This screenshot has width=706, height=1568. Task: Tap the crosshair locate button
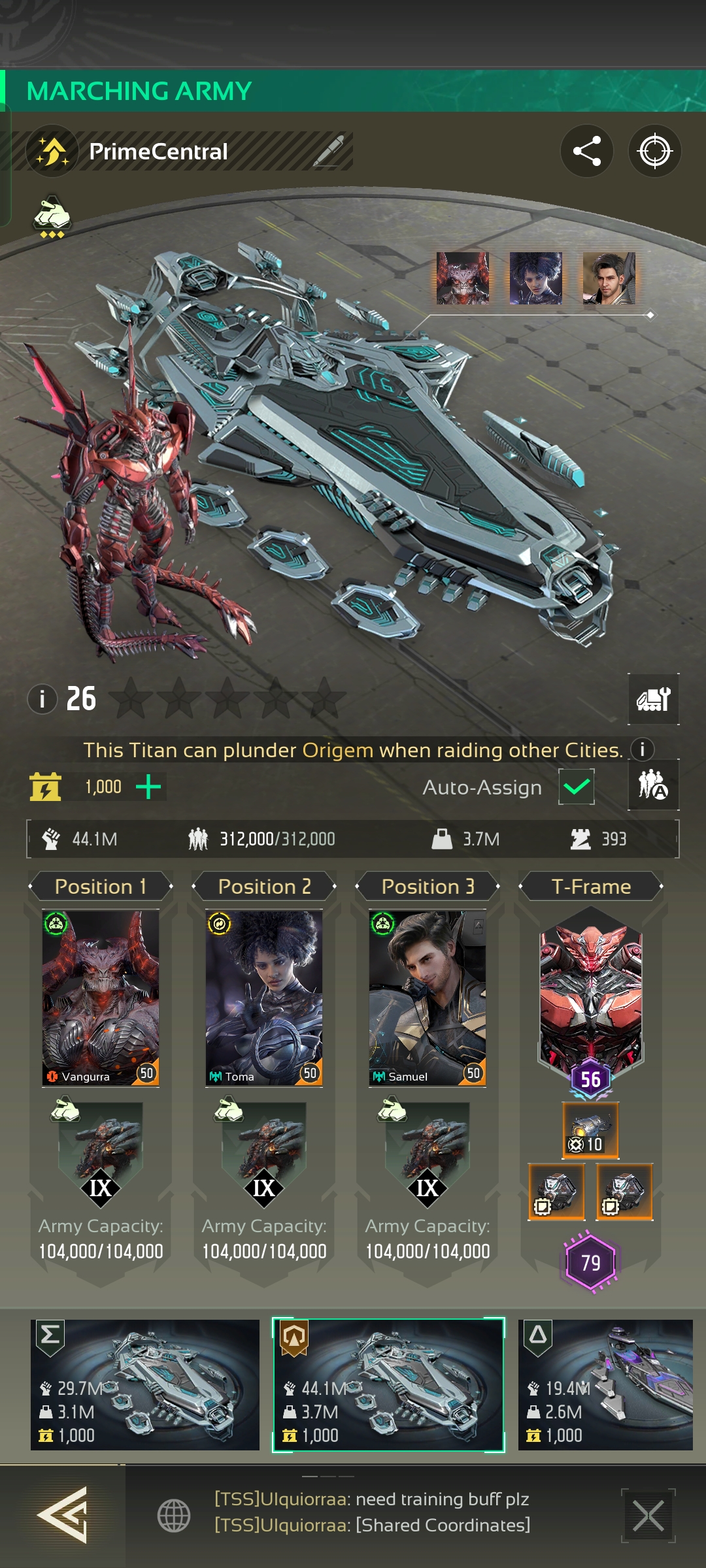coord(654,152)
